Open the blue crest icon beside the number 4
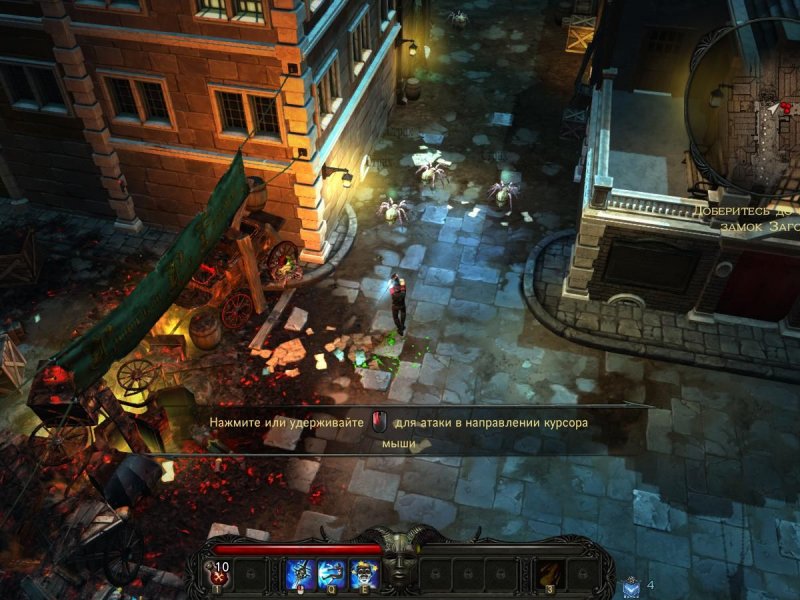This screenshot has width=800, height=600. (x=630, y=587)
